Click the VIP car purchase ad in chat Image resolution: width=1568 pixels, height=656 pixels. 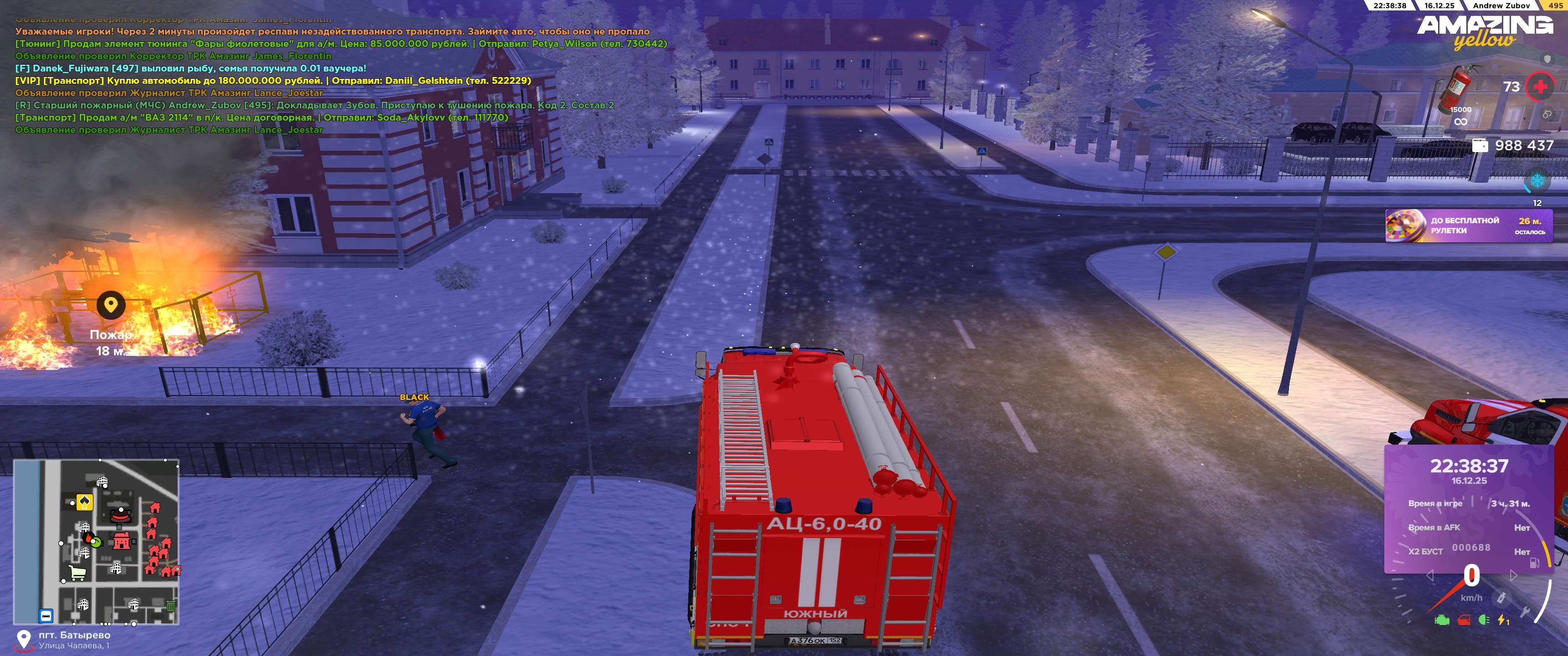point(273,80)
